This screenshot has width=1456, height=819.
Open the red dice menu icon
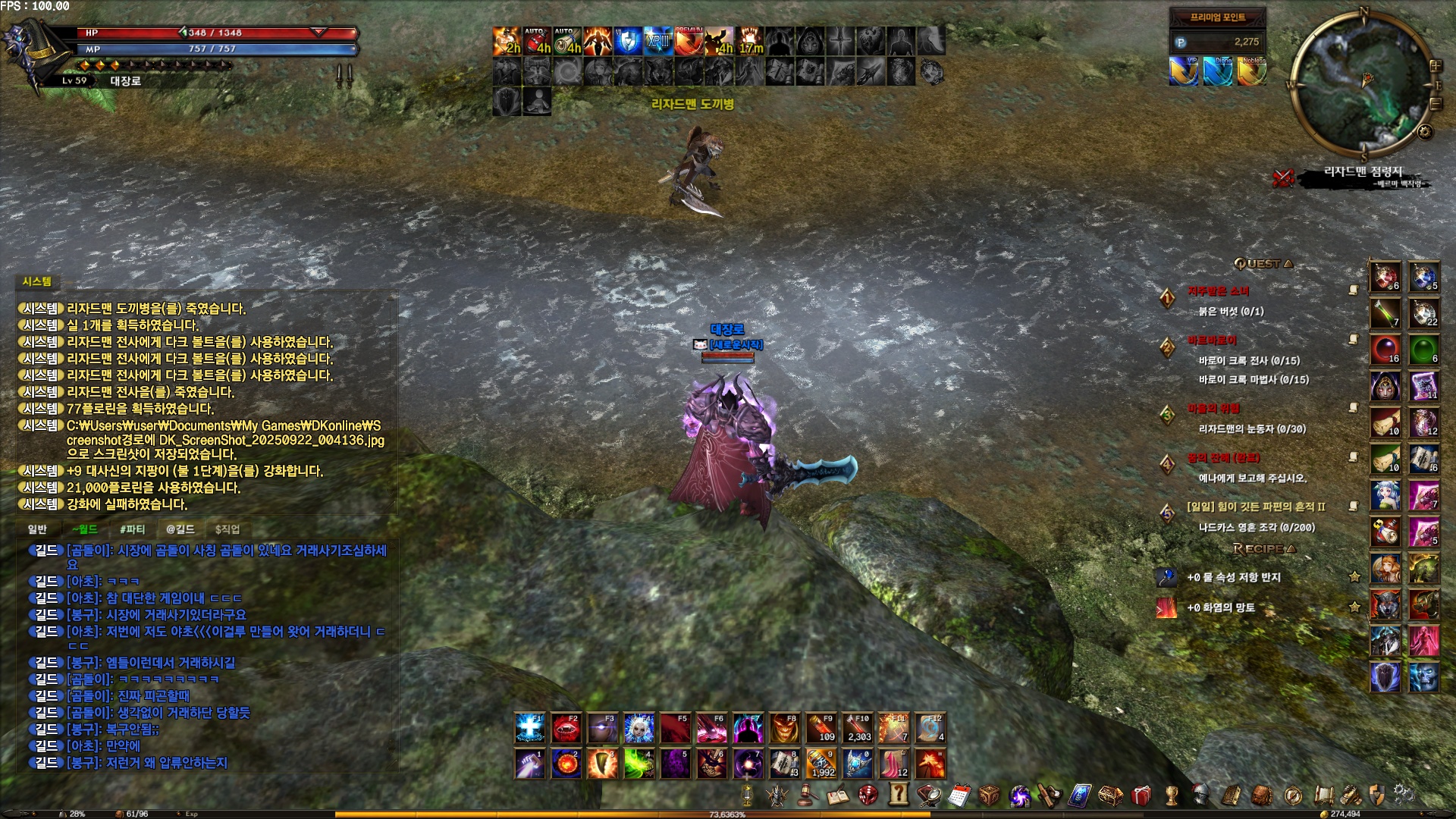[x=868, y=795]
